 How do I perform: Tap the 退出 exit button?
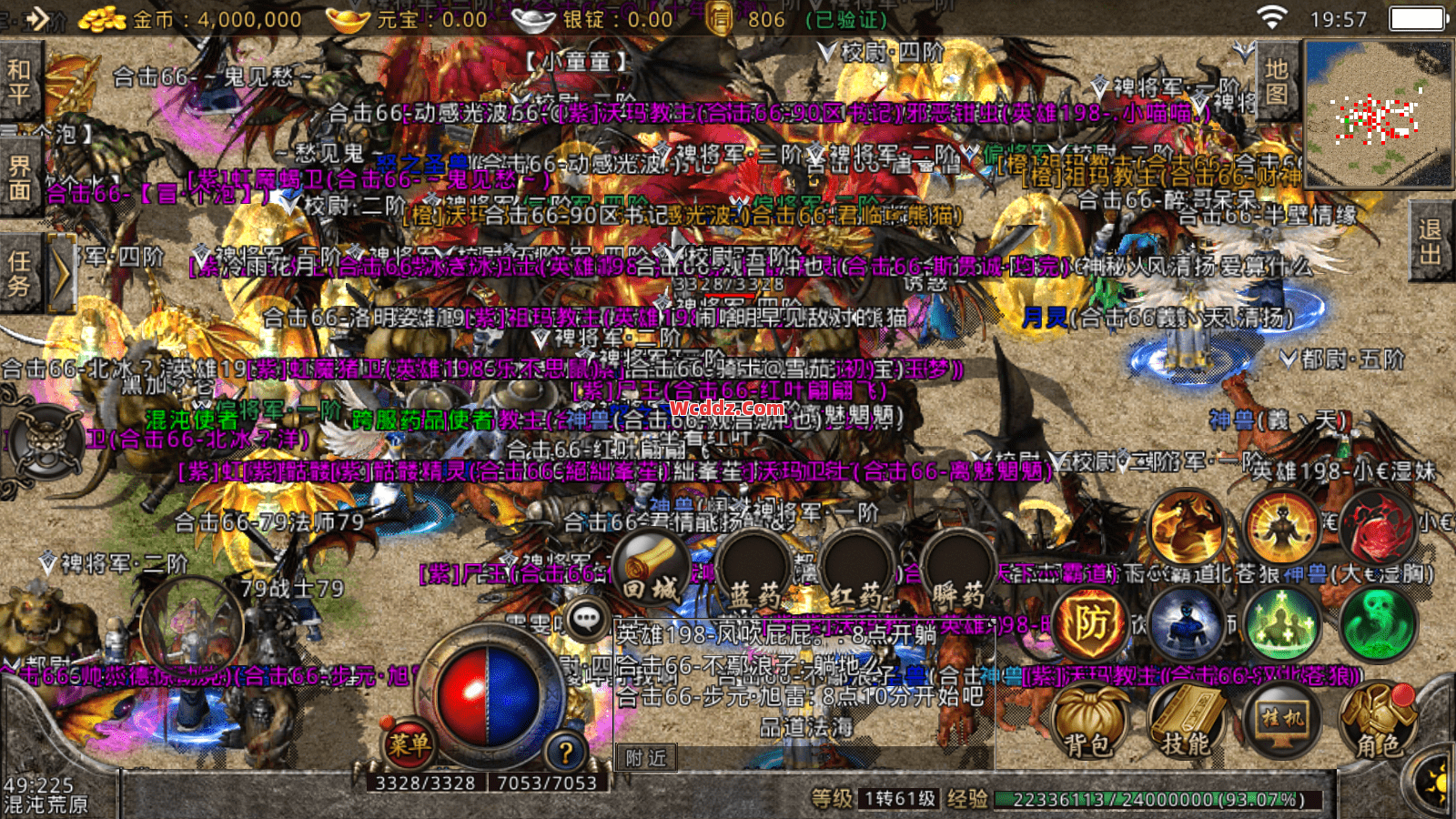[x=1430, y=242]
